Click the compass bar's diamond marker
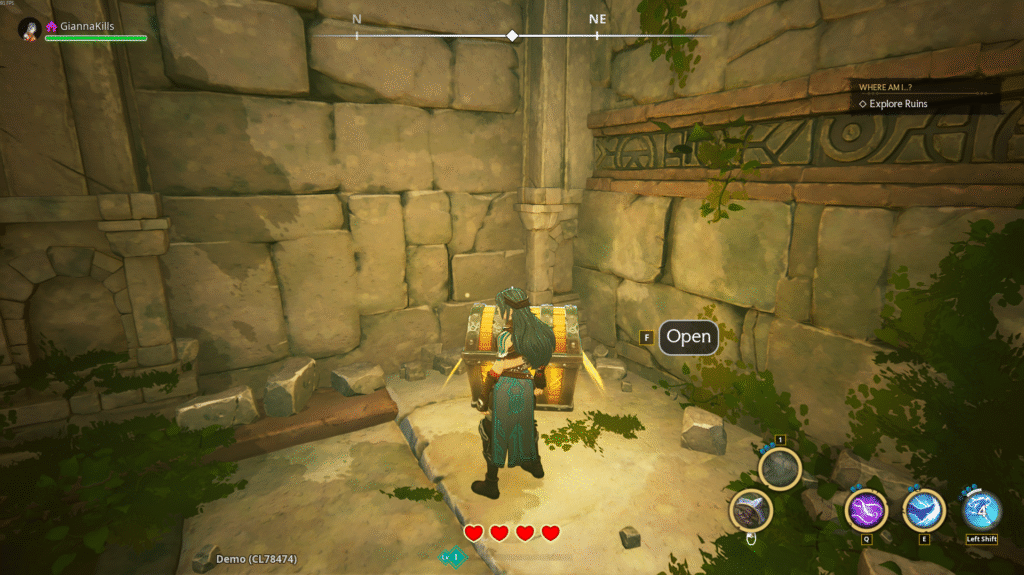This screenshot has width=1024, height=575. [x=512, y=35]
